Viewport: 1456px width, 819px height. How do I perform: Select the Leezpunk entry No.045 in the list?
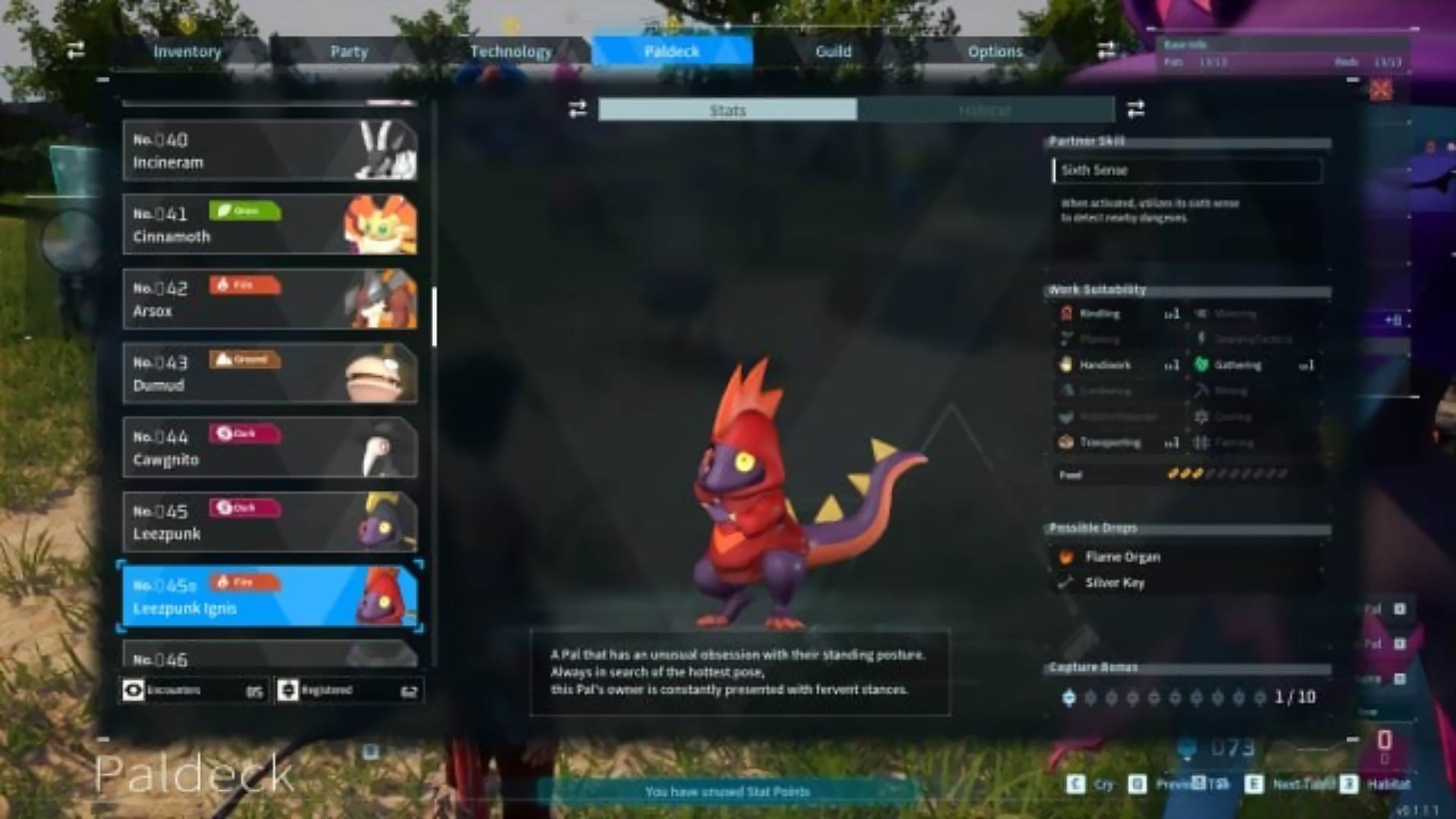tap(269, 522)
